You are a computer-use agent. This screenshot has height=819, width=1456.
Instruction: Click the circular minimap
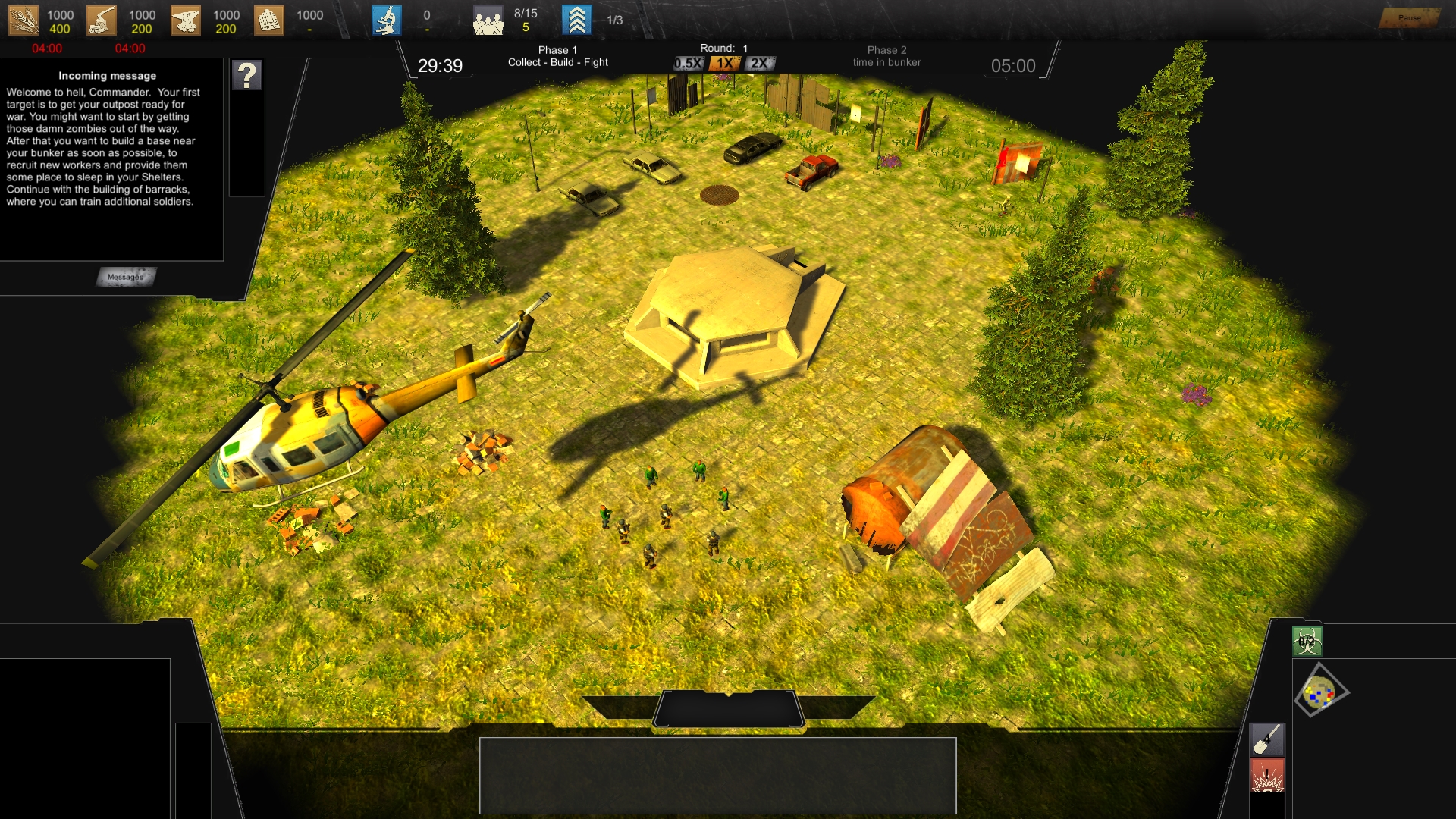(x=1320, y=691)
